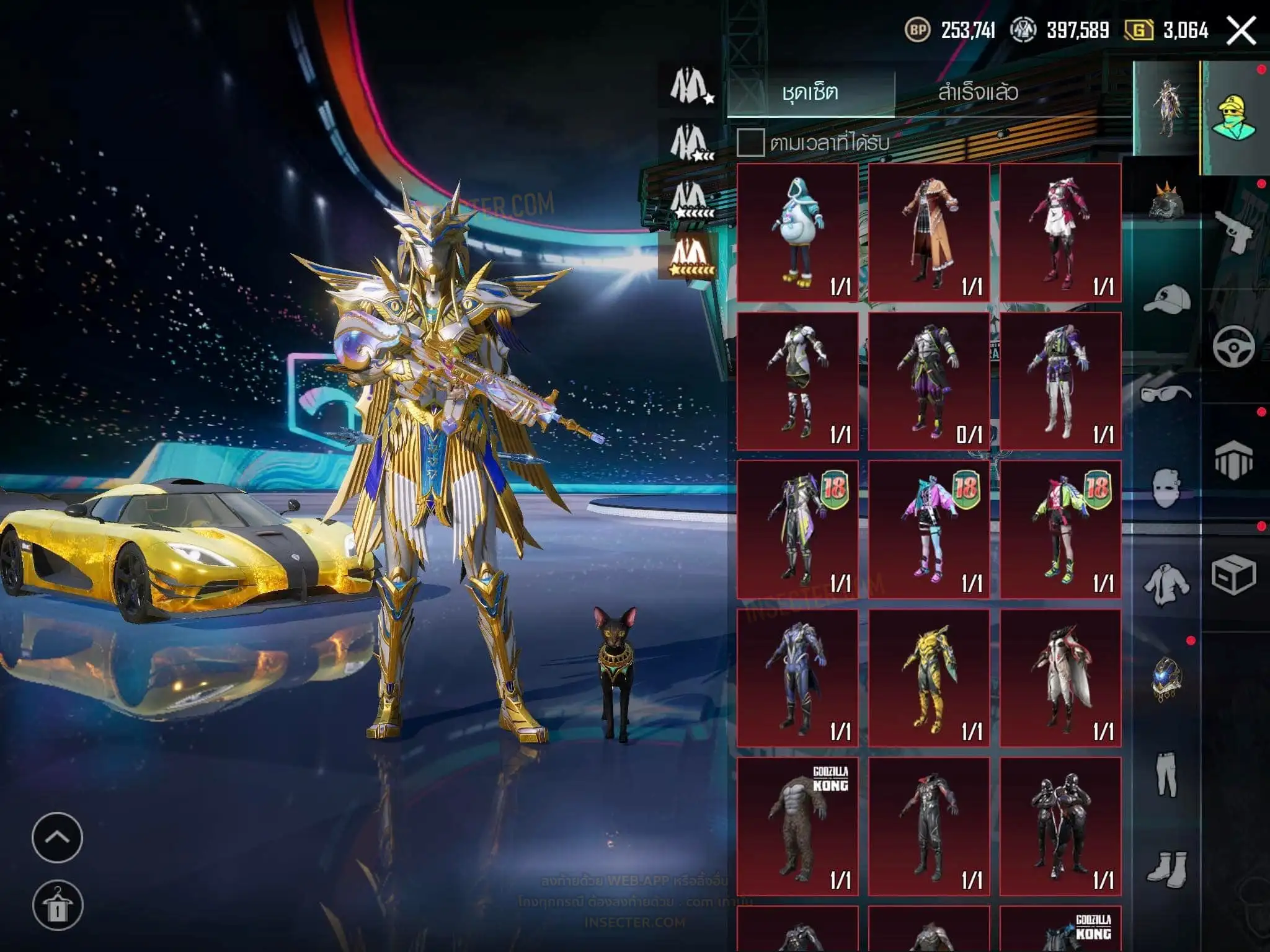Show the sunglasses eyewear category
The image size is (1270, 952).
point(1166,394)
